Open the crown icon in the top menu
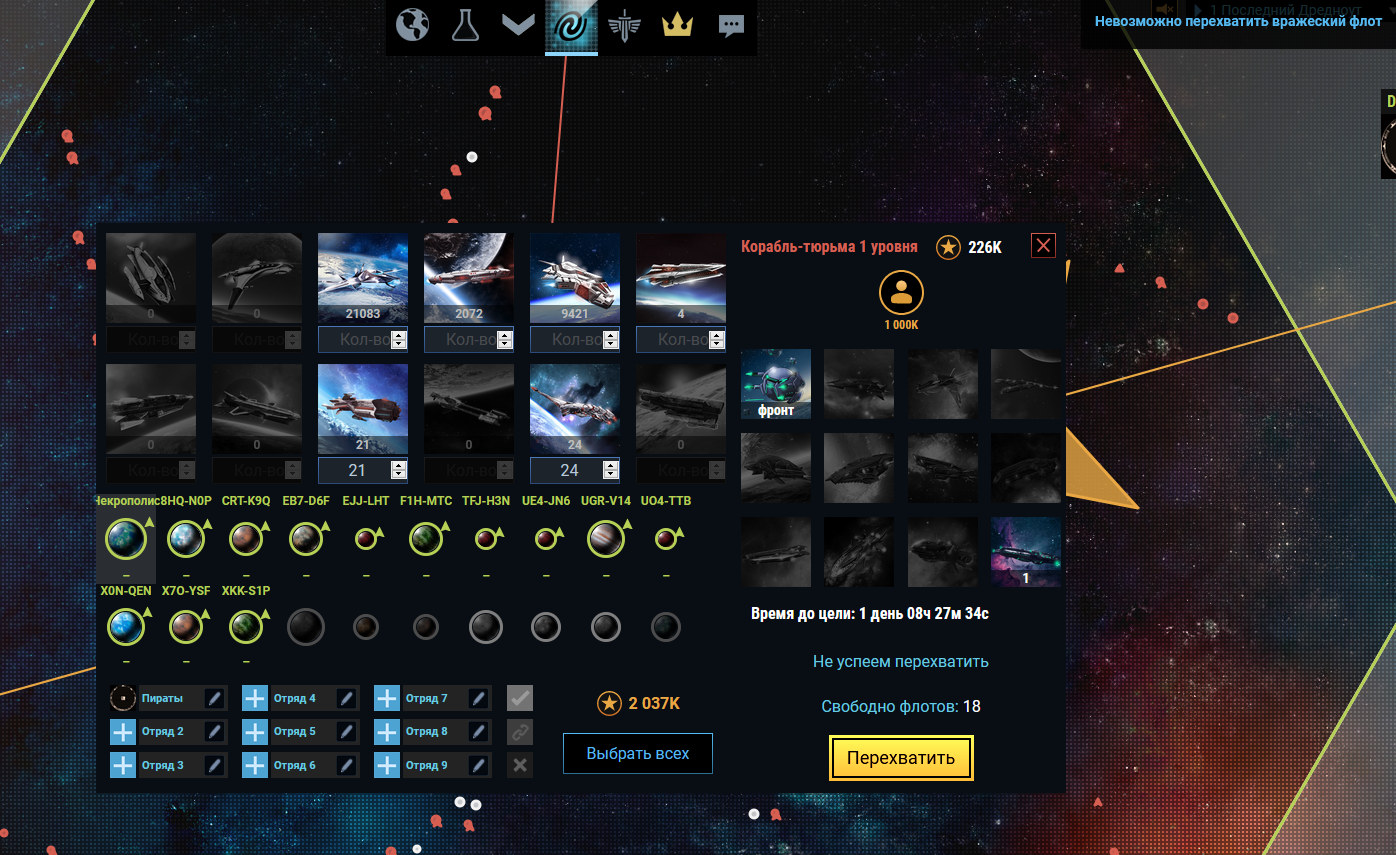The width and height of the screenshot is (1396, 855). pos(677,25)
